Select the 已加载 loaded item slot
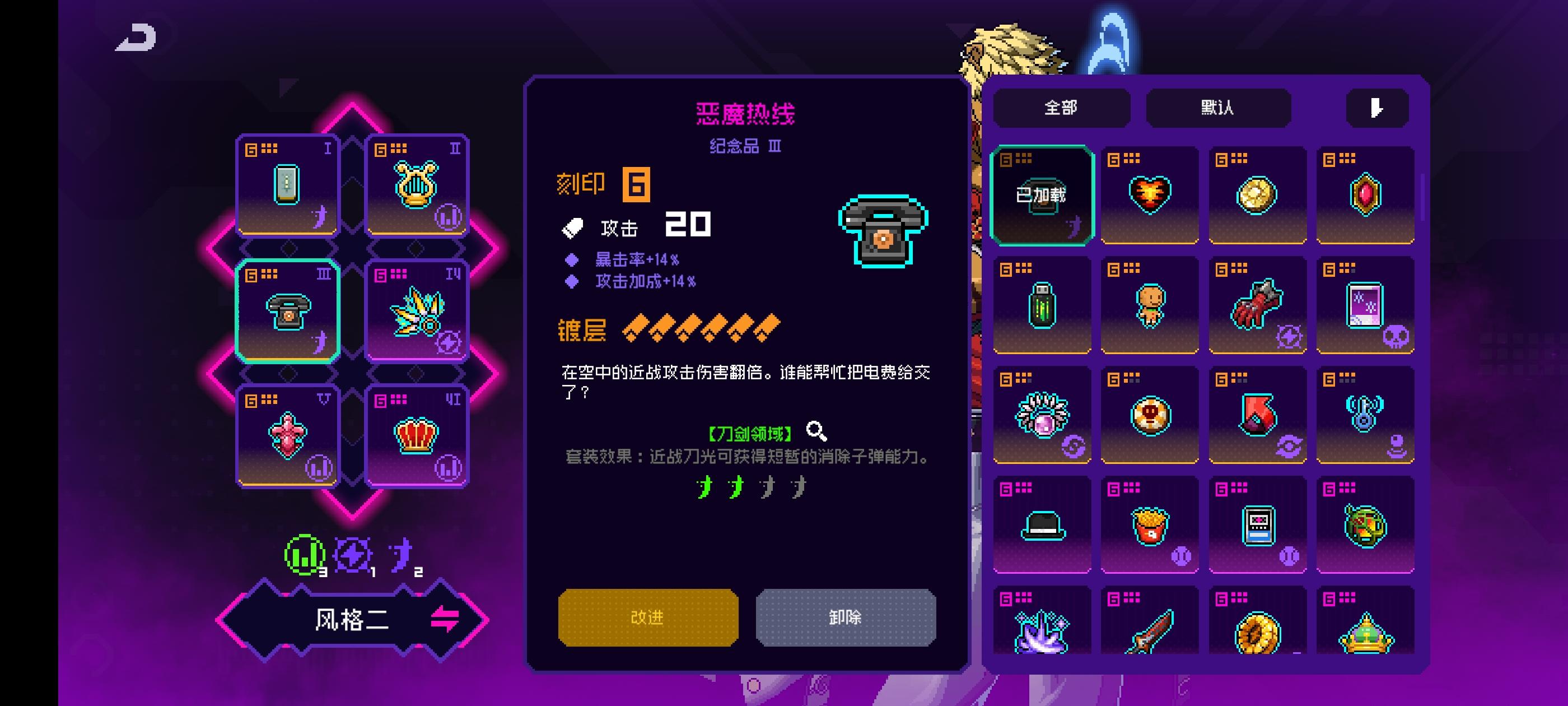 click(1042, 194)
